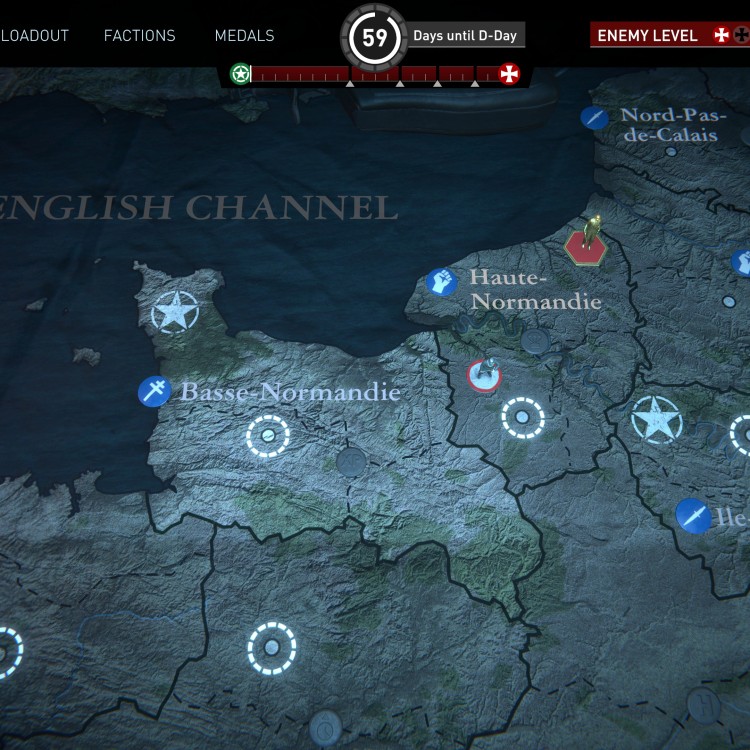Screen dimensions: 750x750
Task: Select the star marker on the Cotentin peninsula
Action: 175,313
